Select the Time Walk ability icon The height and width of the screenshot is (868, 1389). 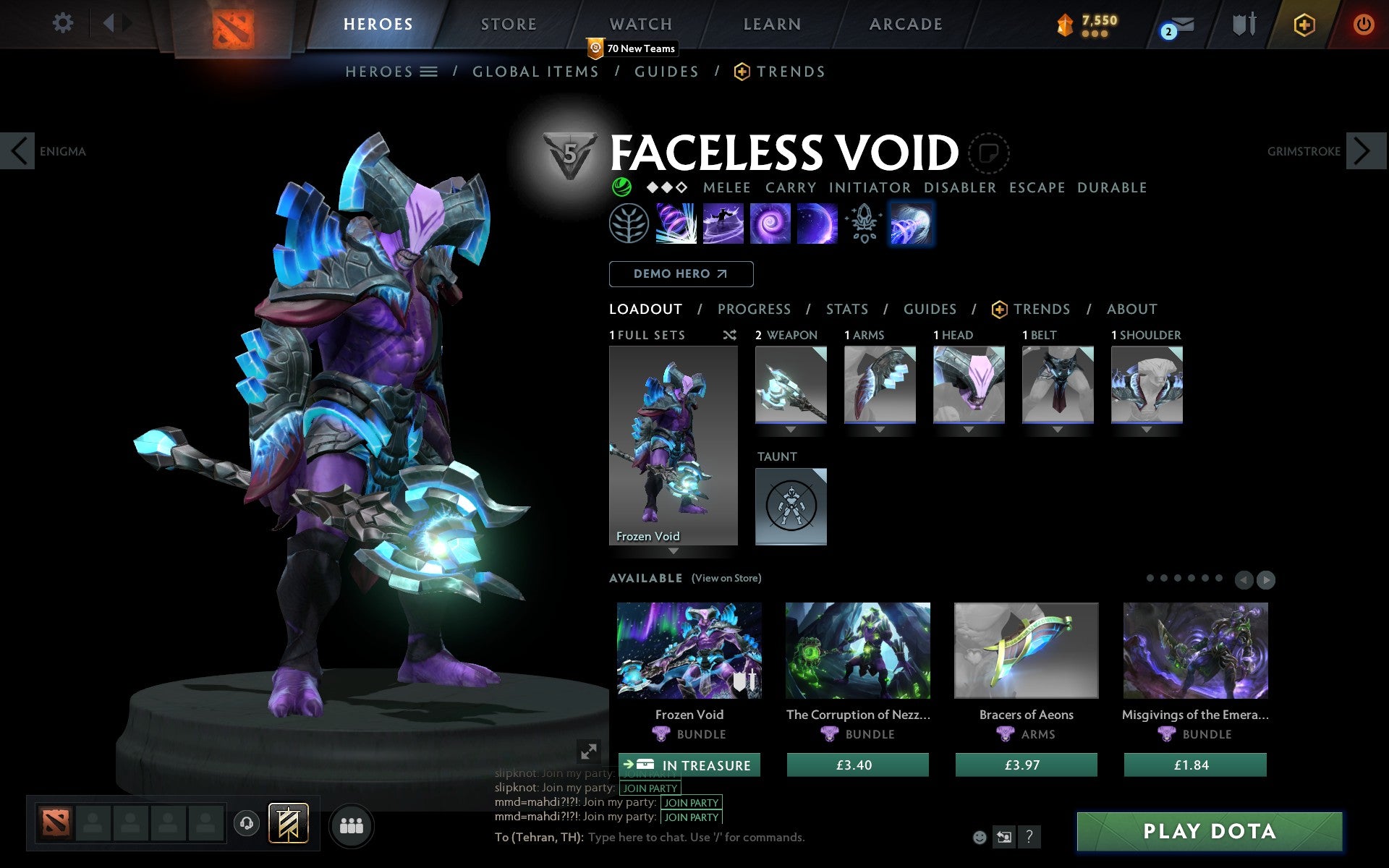coord(676,223)
